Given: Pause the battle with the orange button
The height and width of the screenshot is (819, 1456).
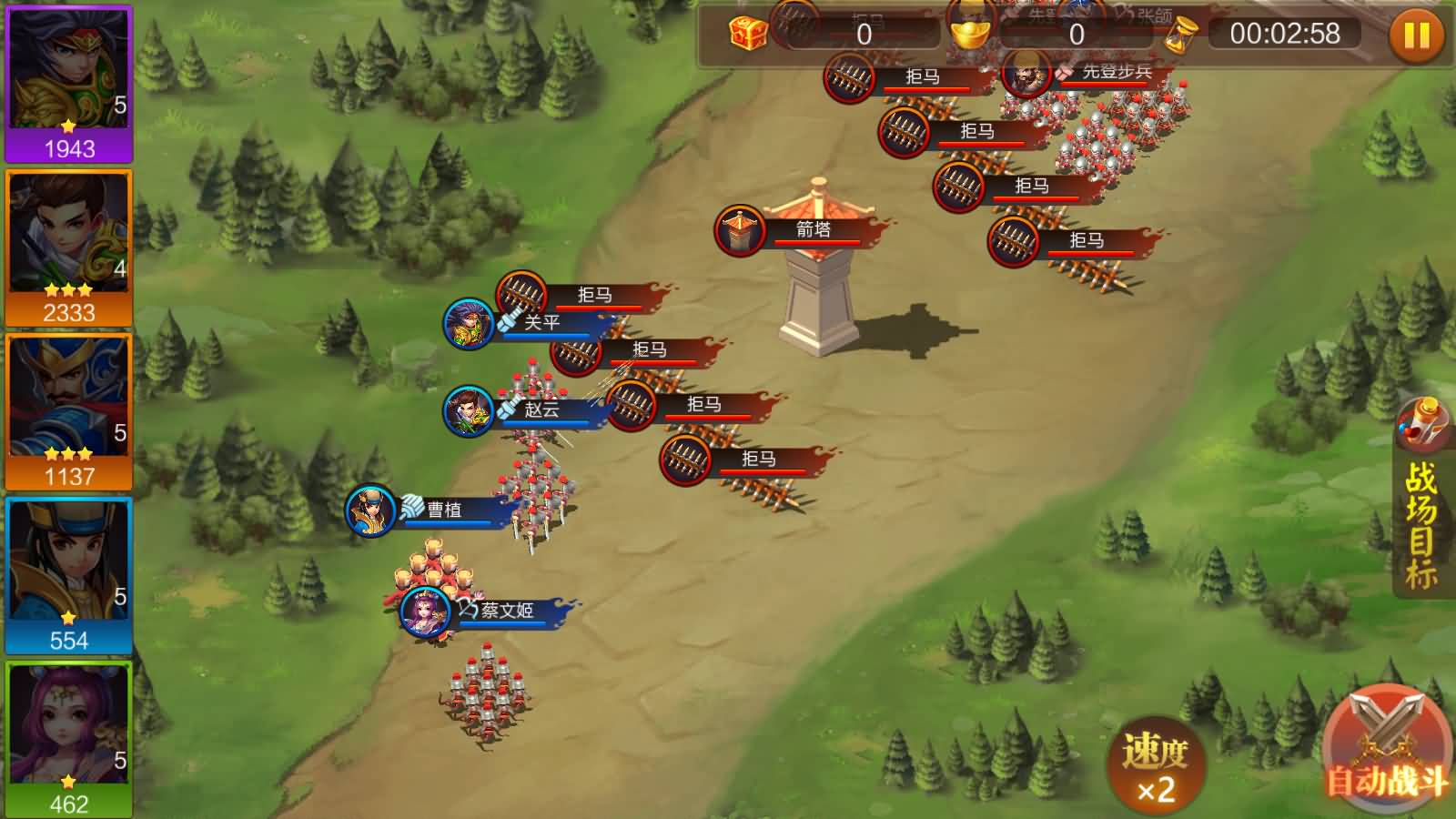Looking at the screenshot, I should coord(1416,35).
